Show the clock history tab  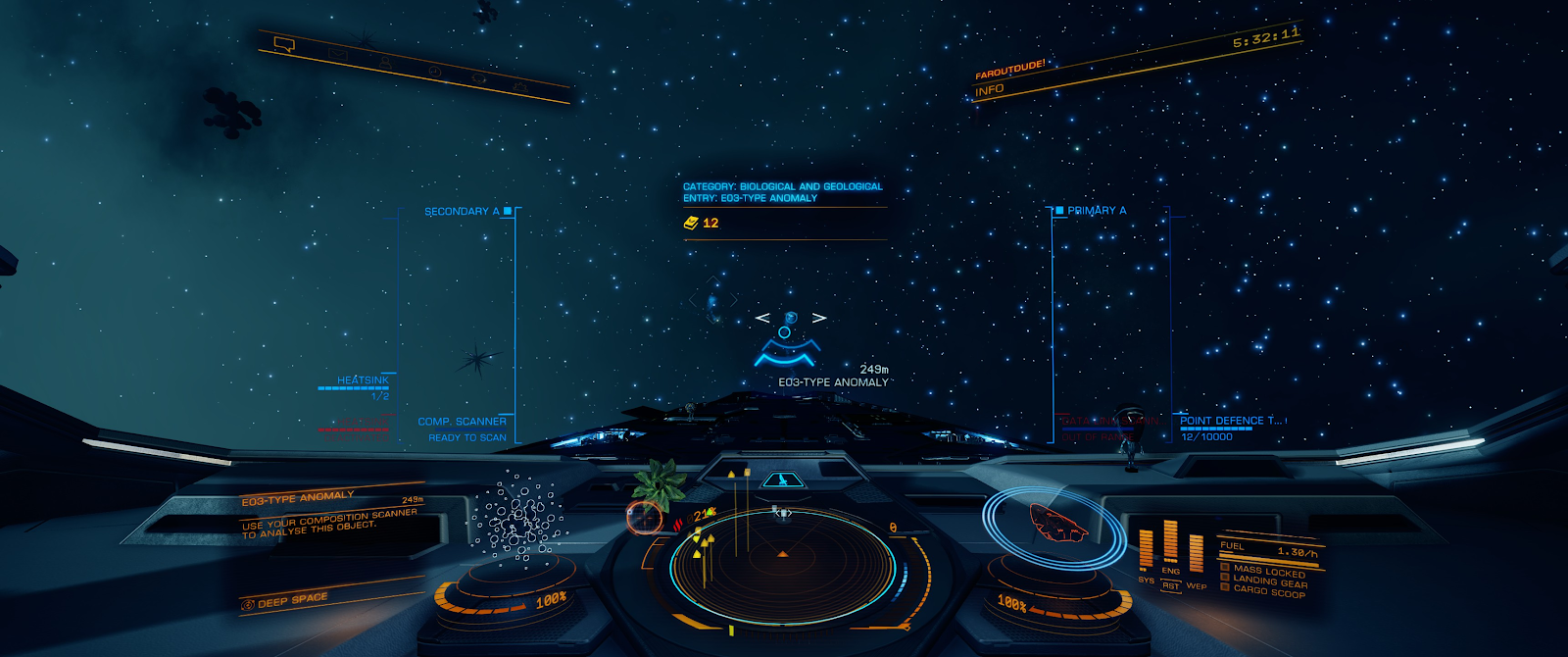pos(433,70)
